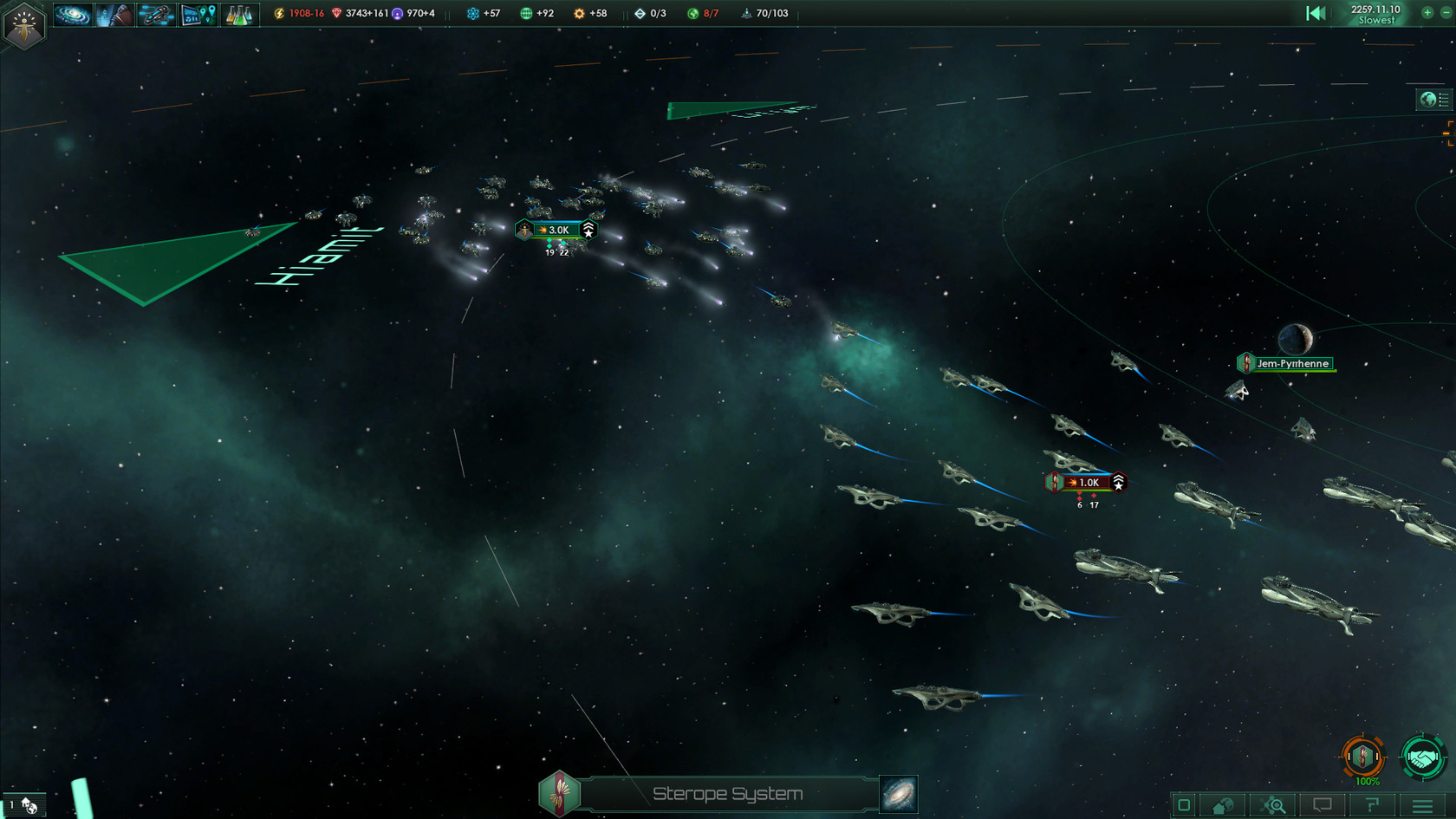This screenshot has width=1456, height=819.
Task: Select the Jem-Pyrrhenne planet label
Action: coord(1293,364)
